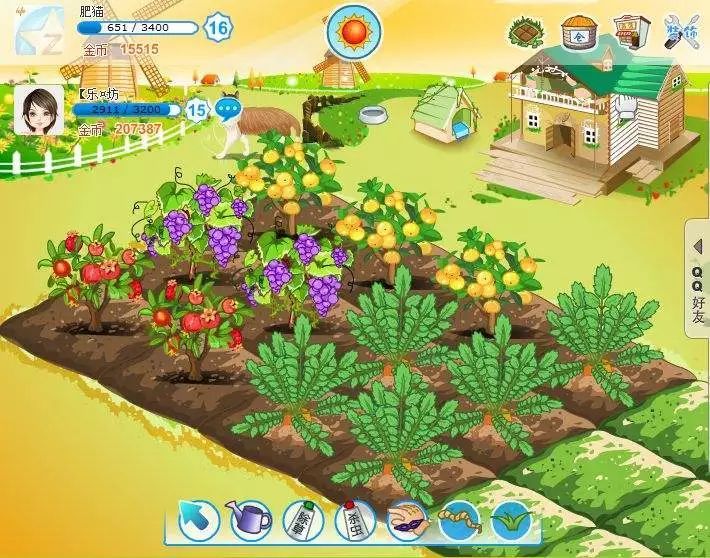Select the worm icon in the toolbar

point(460,520)
